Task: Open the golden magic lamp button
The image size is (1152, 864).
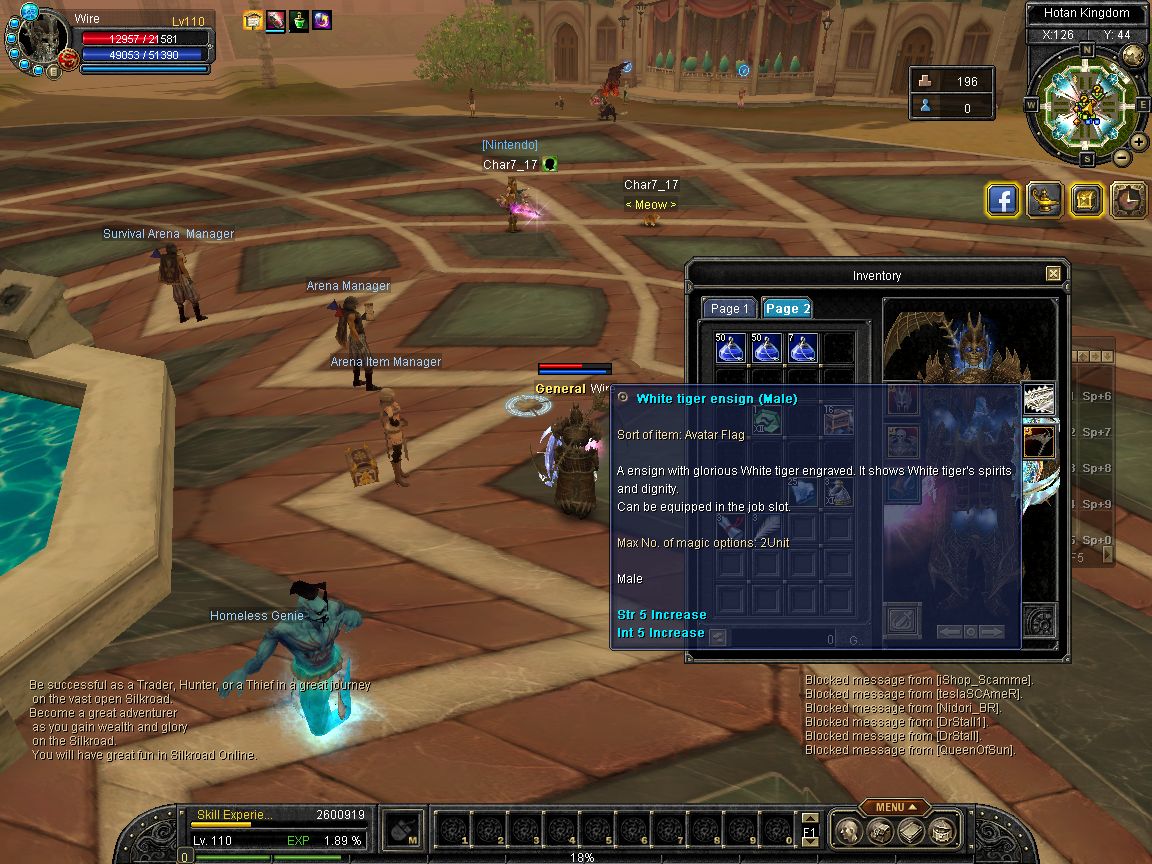Action: coord(1045,200)
